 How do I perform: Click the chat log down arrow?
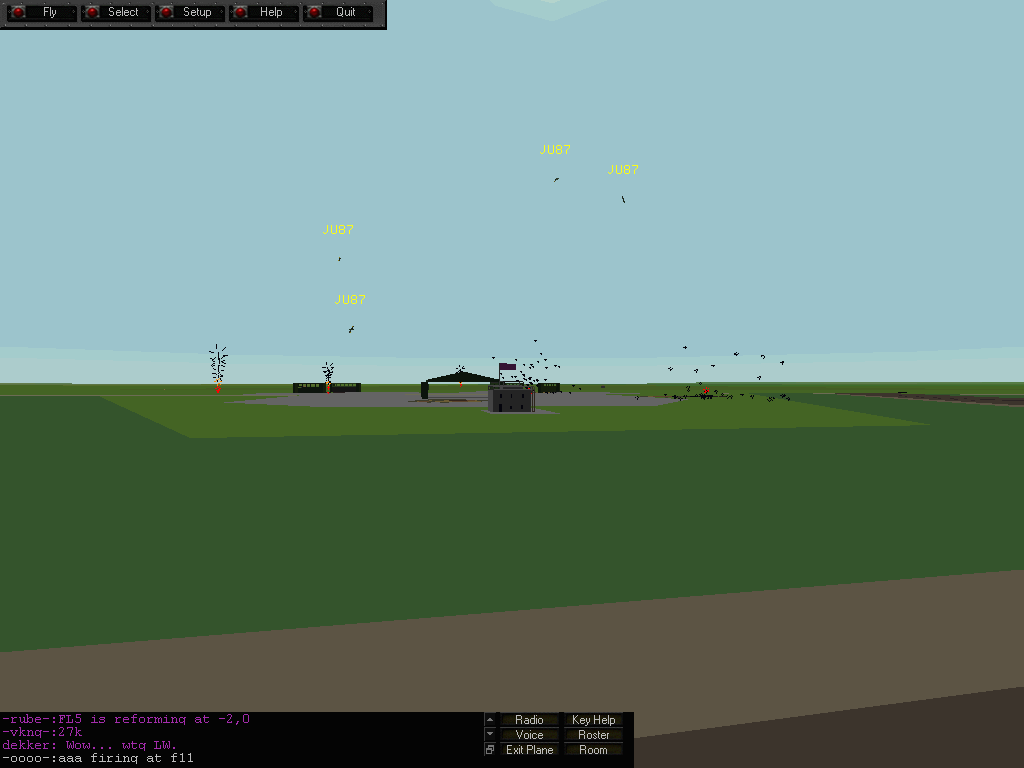click(x=490, y=734)
